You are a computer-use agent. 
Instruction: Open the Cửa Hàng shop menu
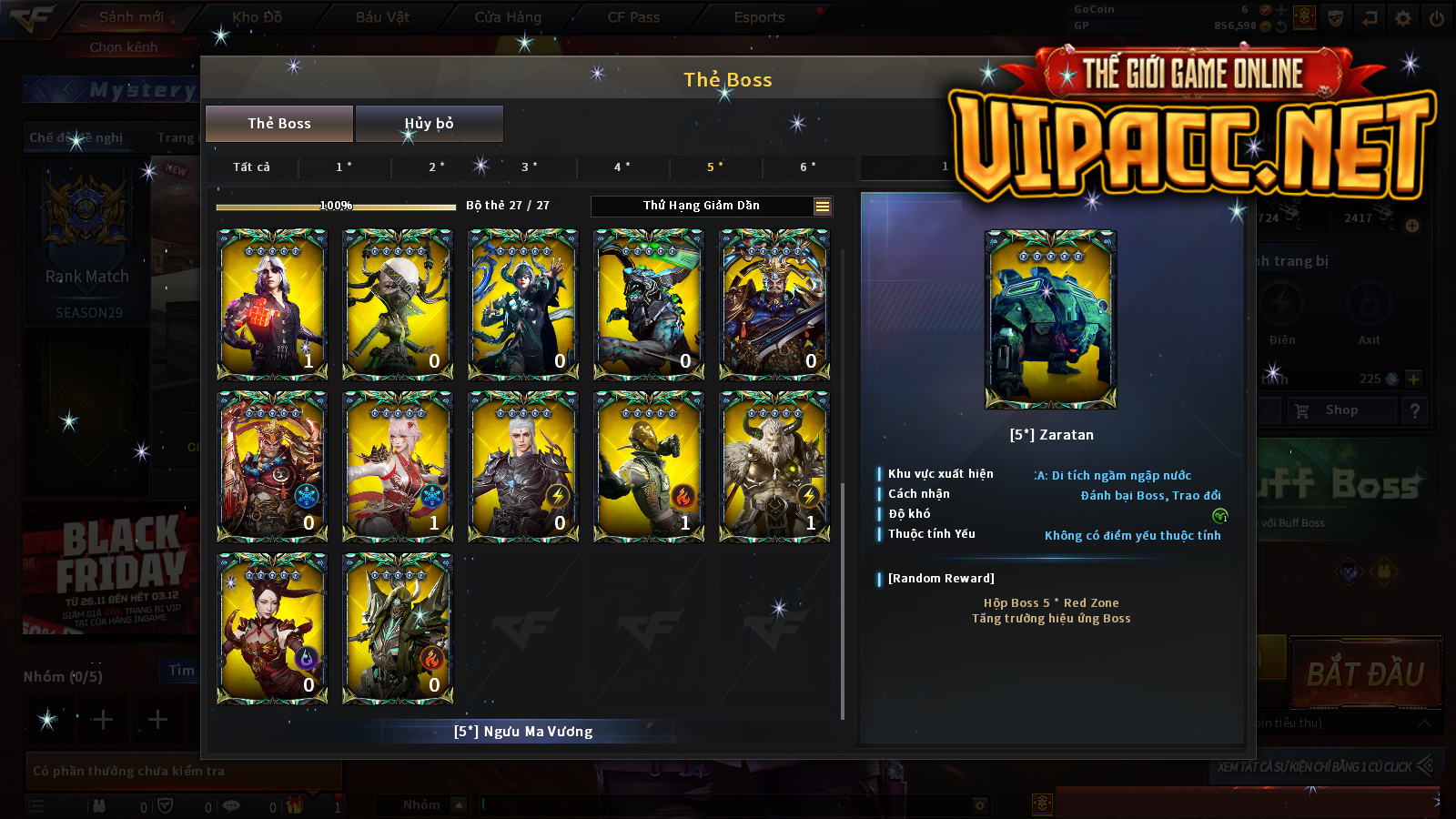click(508, 17)
